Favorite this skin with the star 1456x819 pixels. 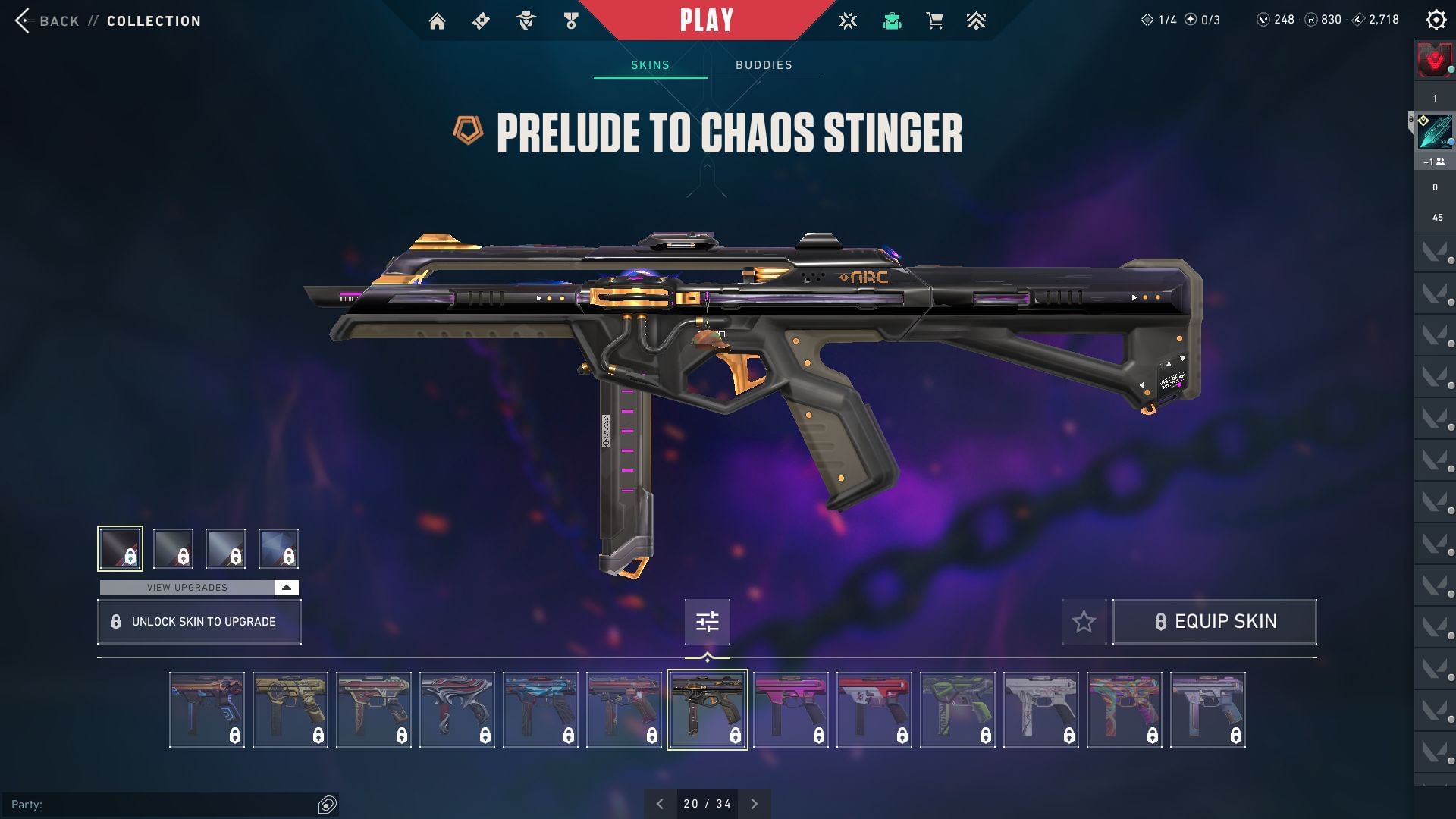click(1084, 622)
